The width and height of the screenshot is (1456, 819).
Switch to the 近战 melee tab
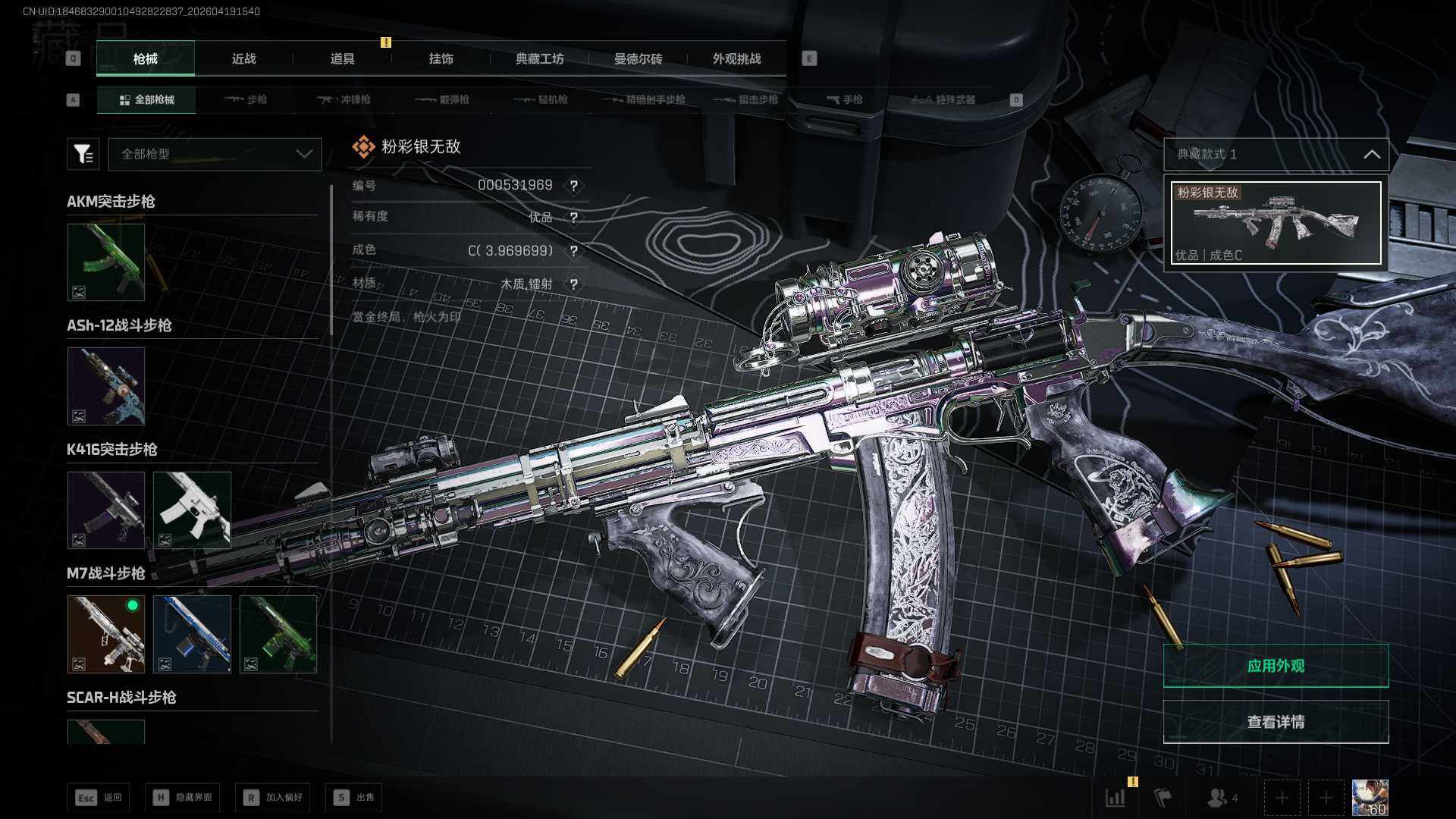(243, 59)
